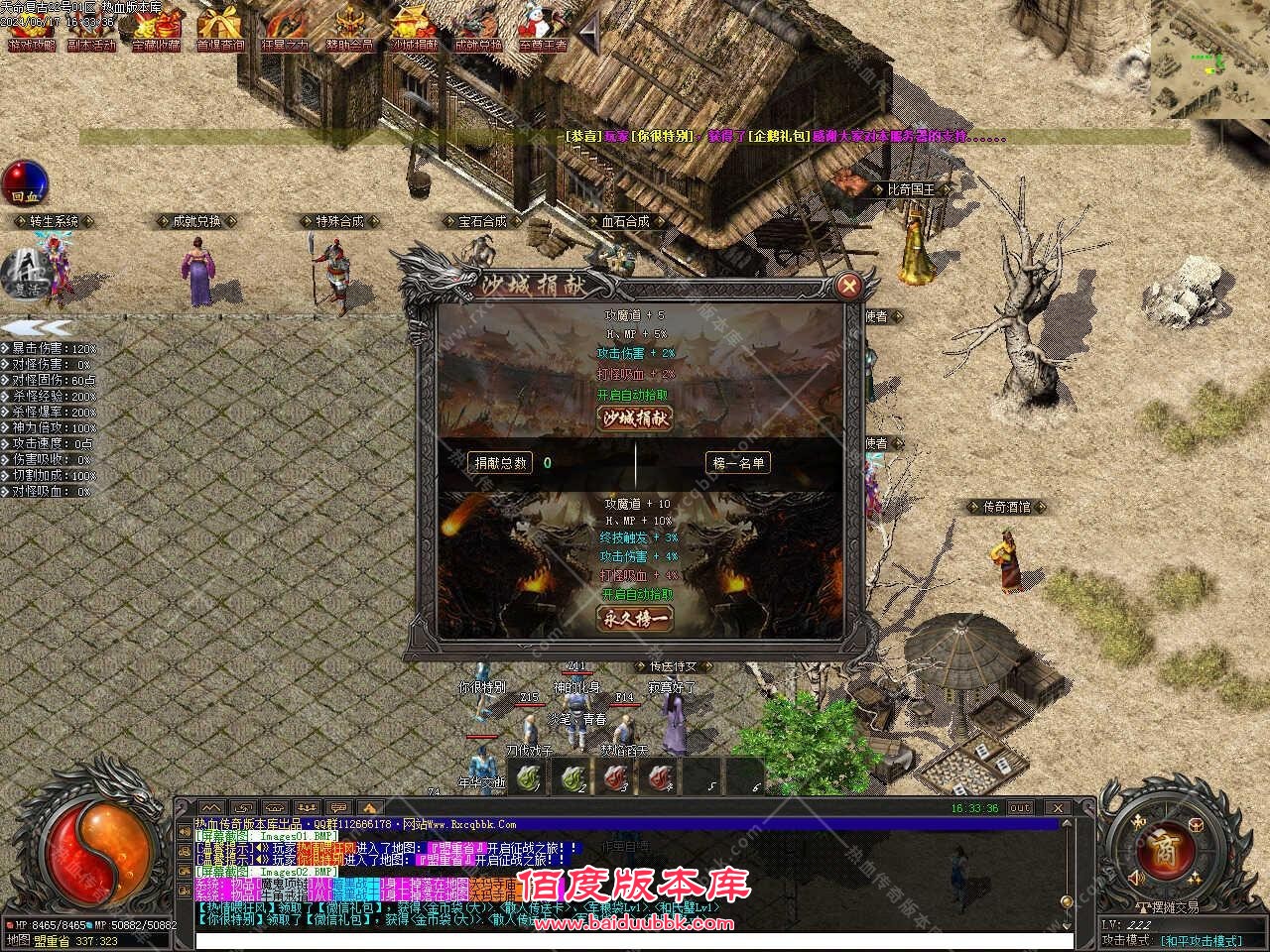Open the 游戏攻略 game guide icon
The image size is (1270, 952).
click(x=32, y=28)
